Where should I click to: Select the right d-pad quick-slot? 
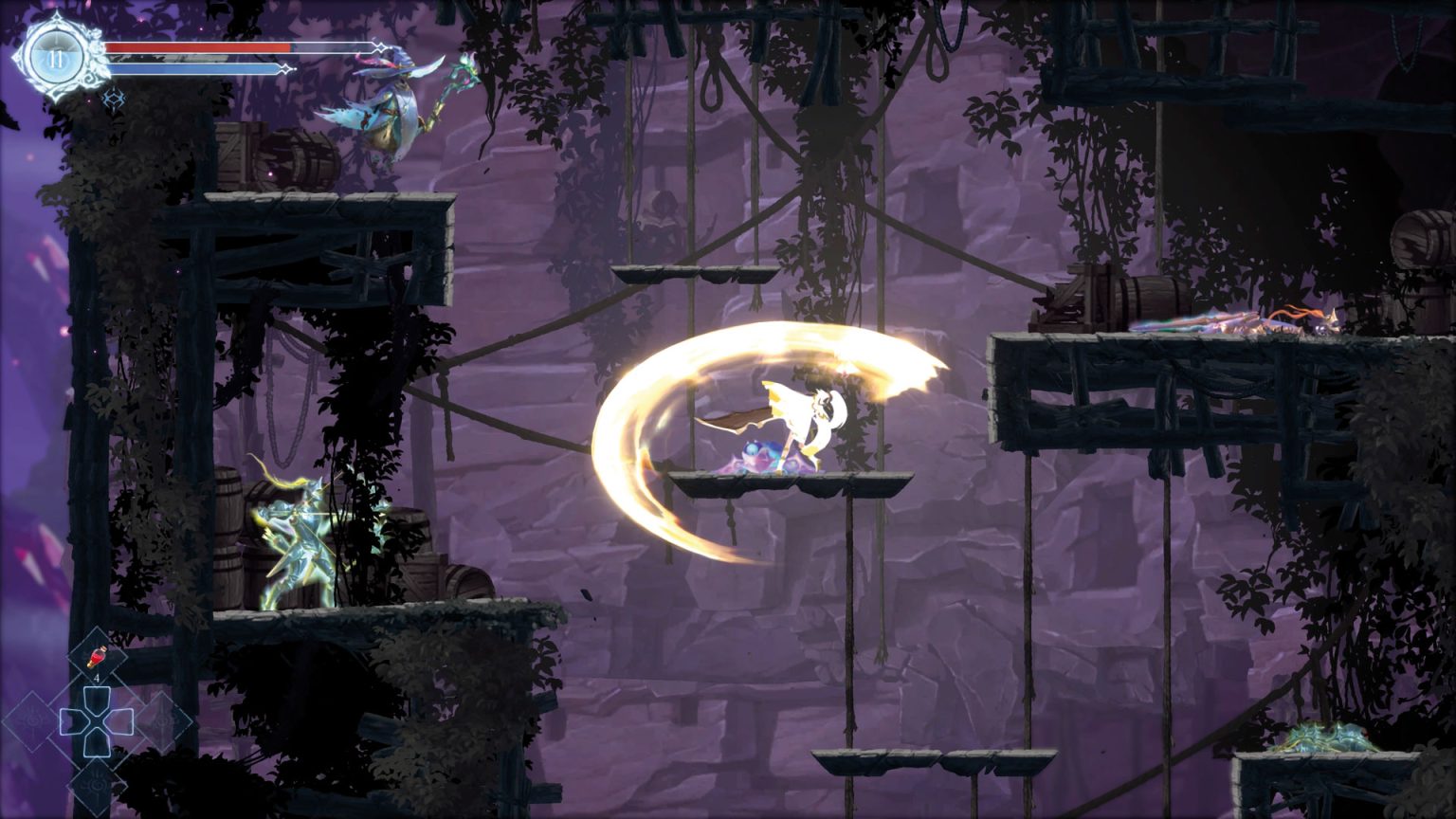point(123,720)
